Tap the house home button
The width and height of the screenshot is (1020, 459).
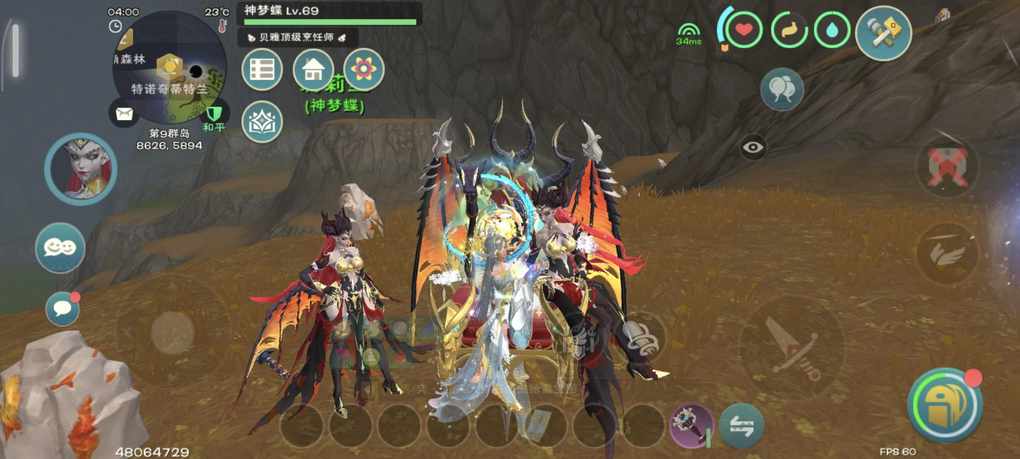tap(313, 69)
